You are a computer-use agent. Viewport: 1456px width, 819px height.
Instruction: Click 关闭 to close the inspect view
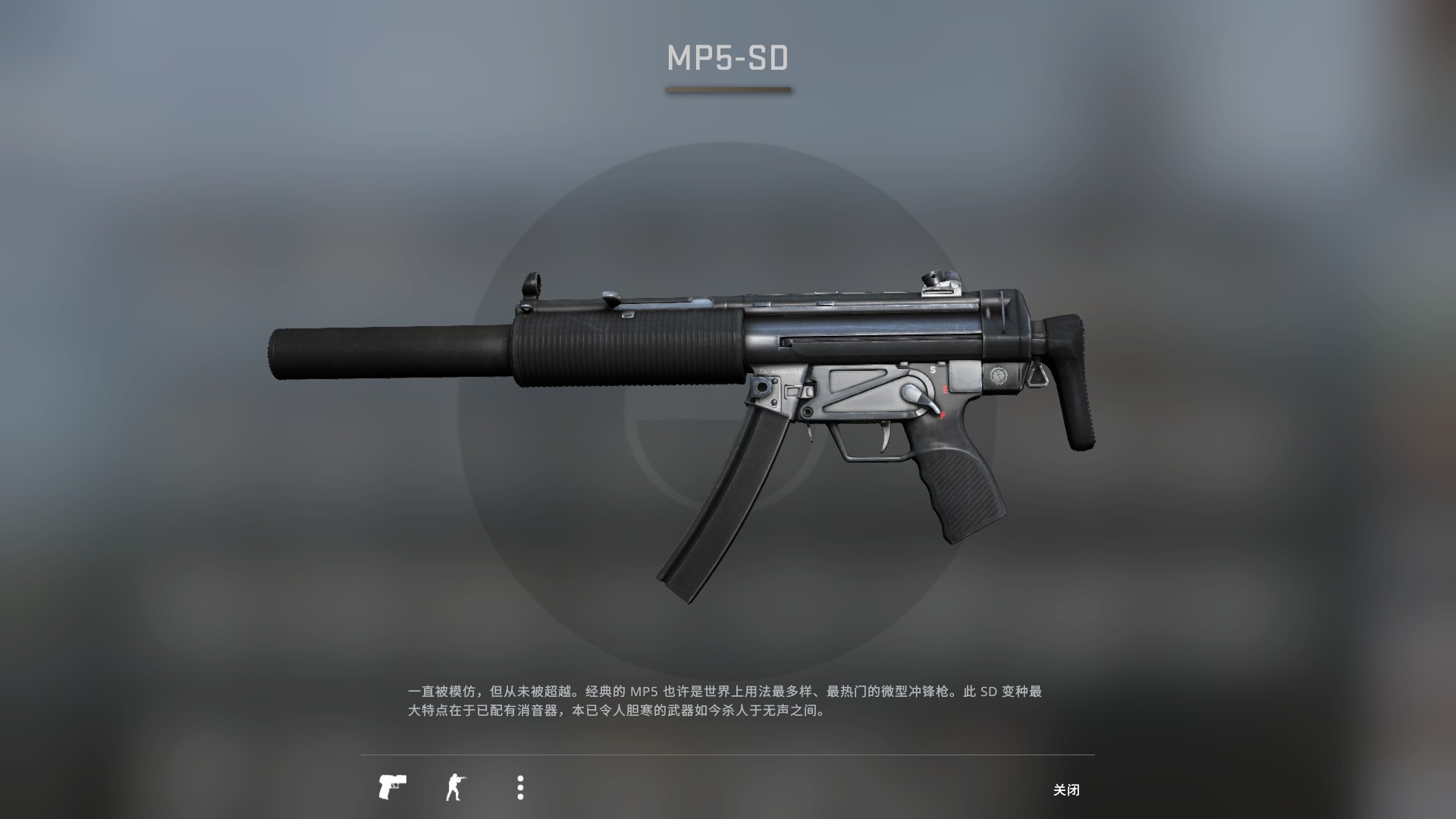(1068, 789)
